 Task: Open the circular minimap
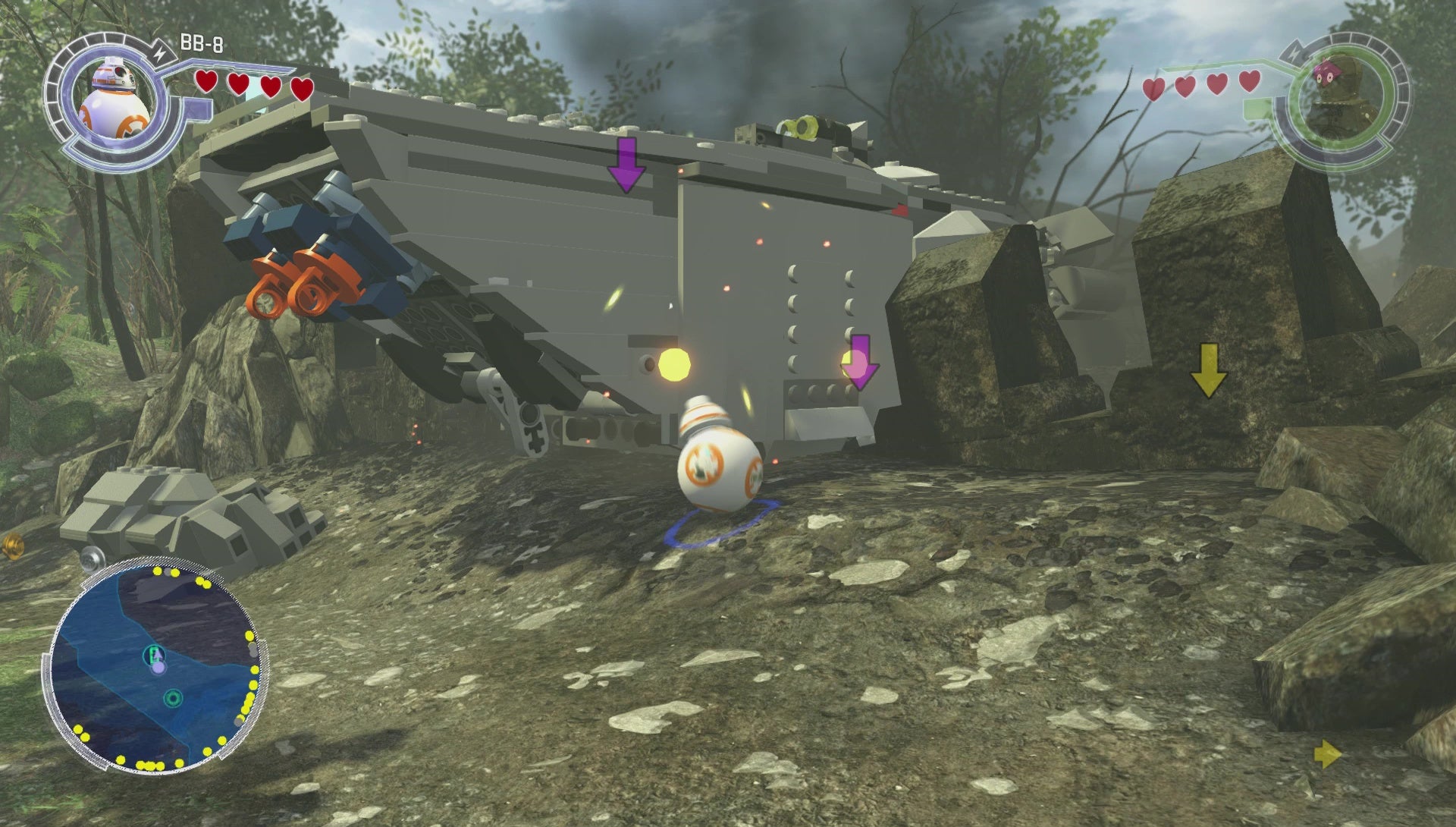coord(158,668)
